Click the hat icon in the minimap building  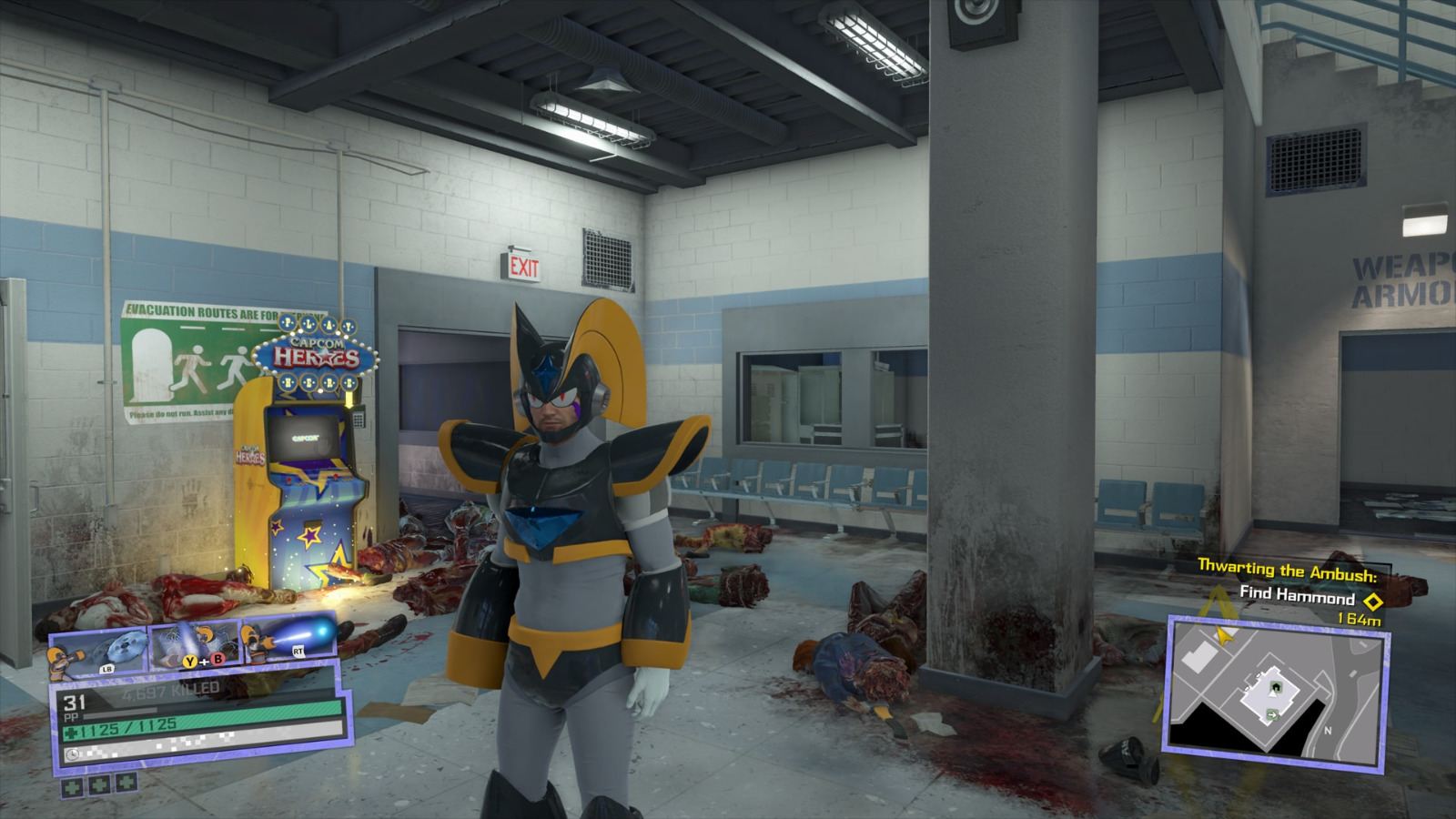tap(1276, 685)
